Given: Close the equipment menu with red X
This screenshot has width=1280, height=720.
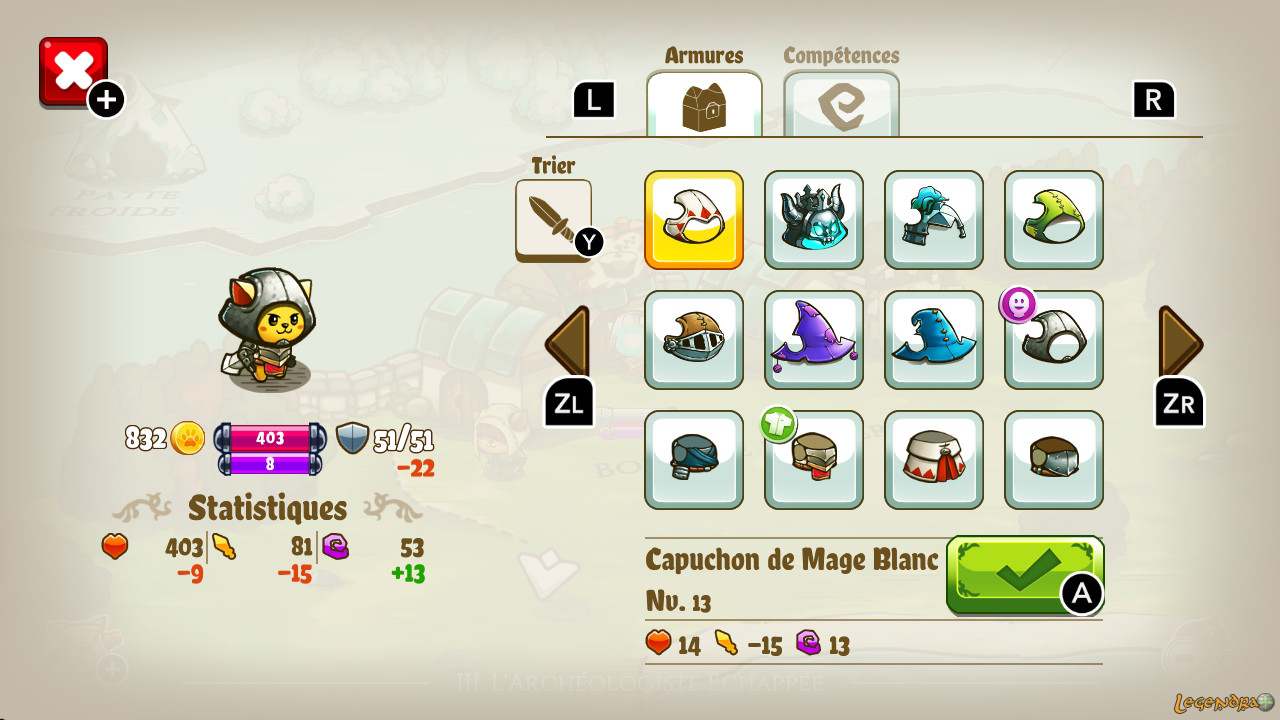Looking at the screenshot, I should (x=73, y=71).
